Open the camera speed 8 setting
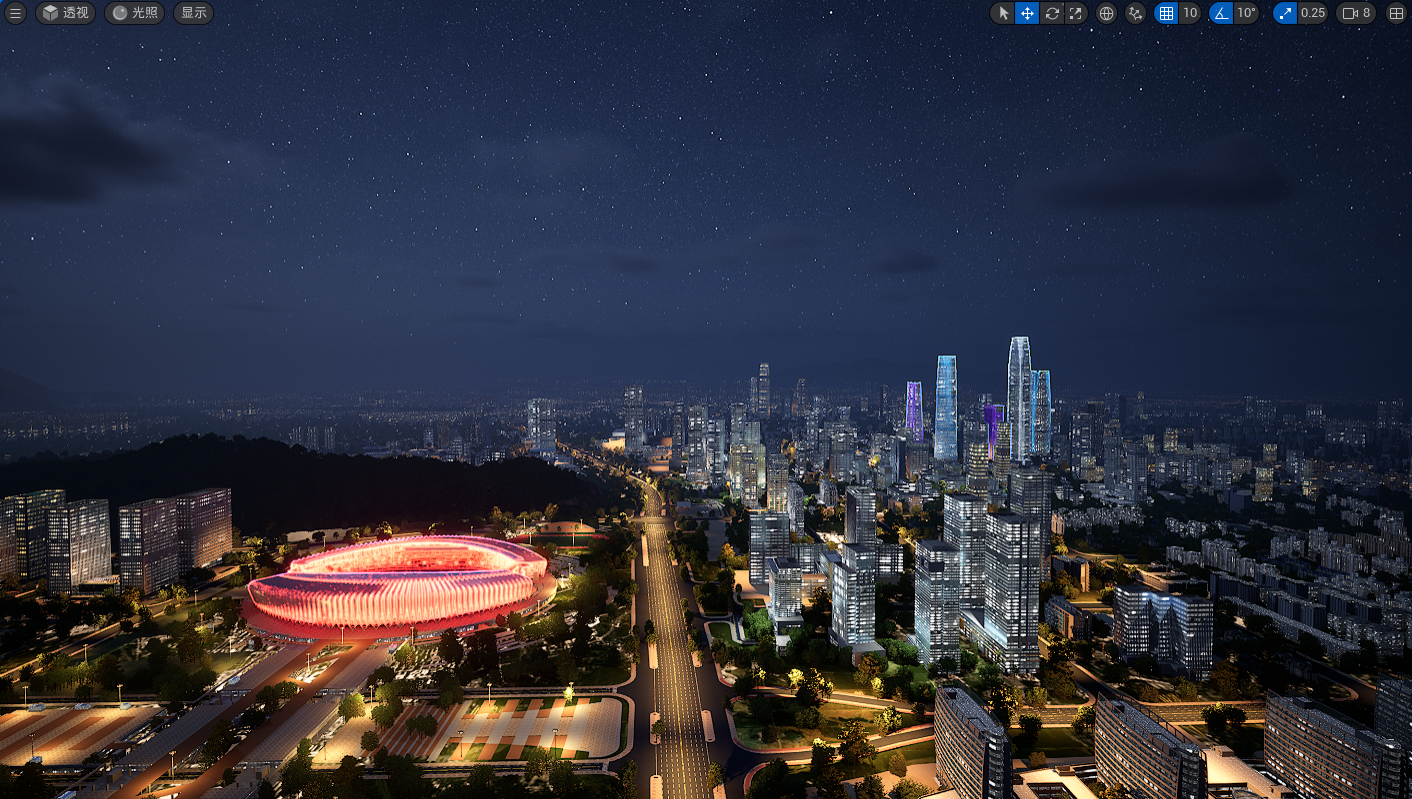The image size is (1412, 799). pos(1357,13)
